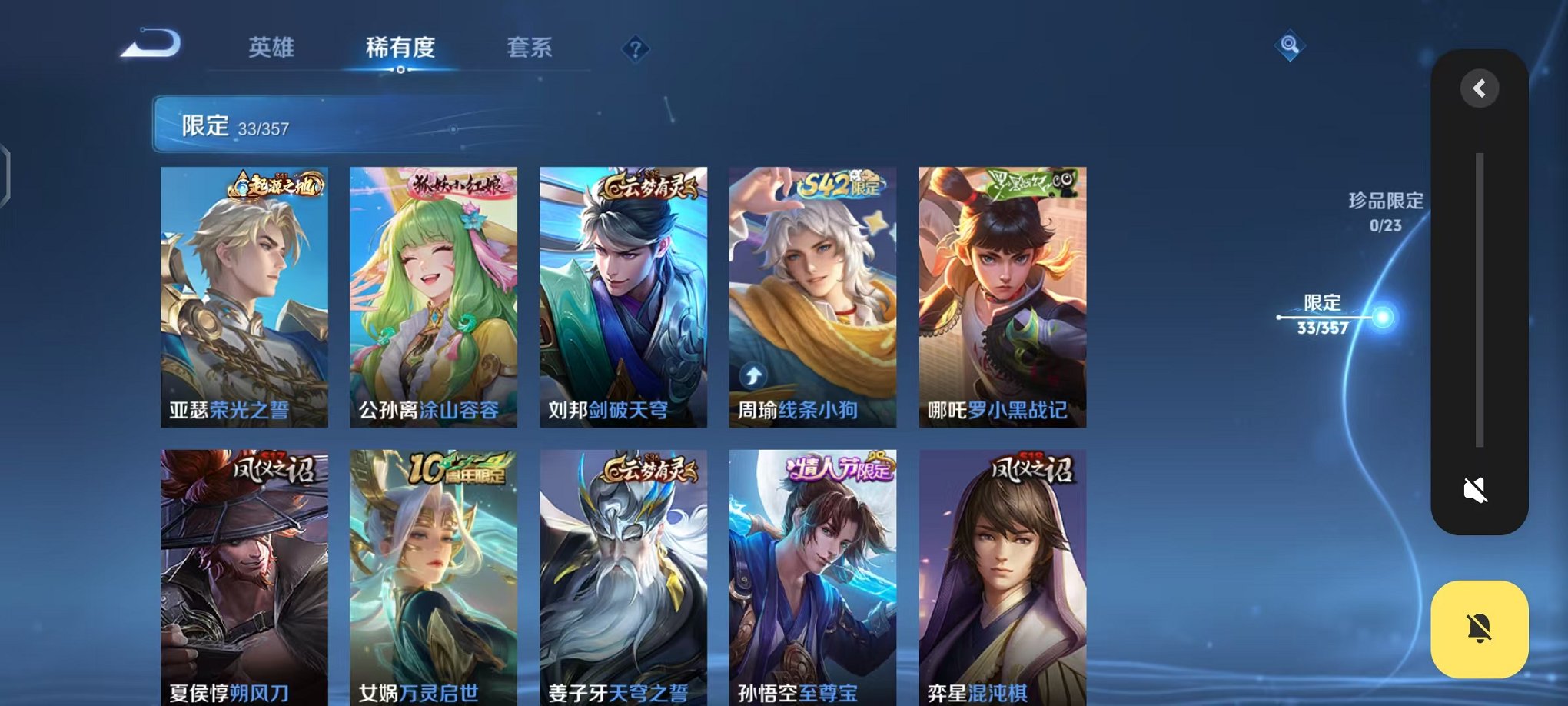1568x706 pixels.
Task: Toggle the mute icon in the overlay panel
Action: pyautogui.click(x=1475, y=488)
